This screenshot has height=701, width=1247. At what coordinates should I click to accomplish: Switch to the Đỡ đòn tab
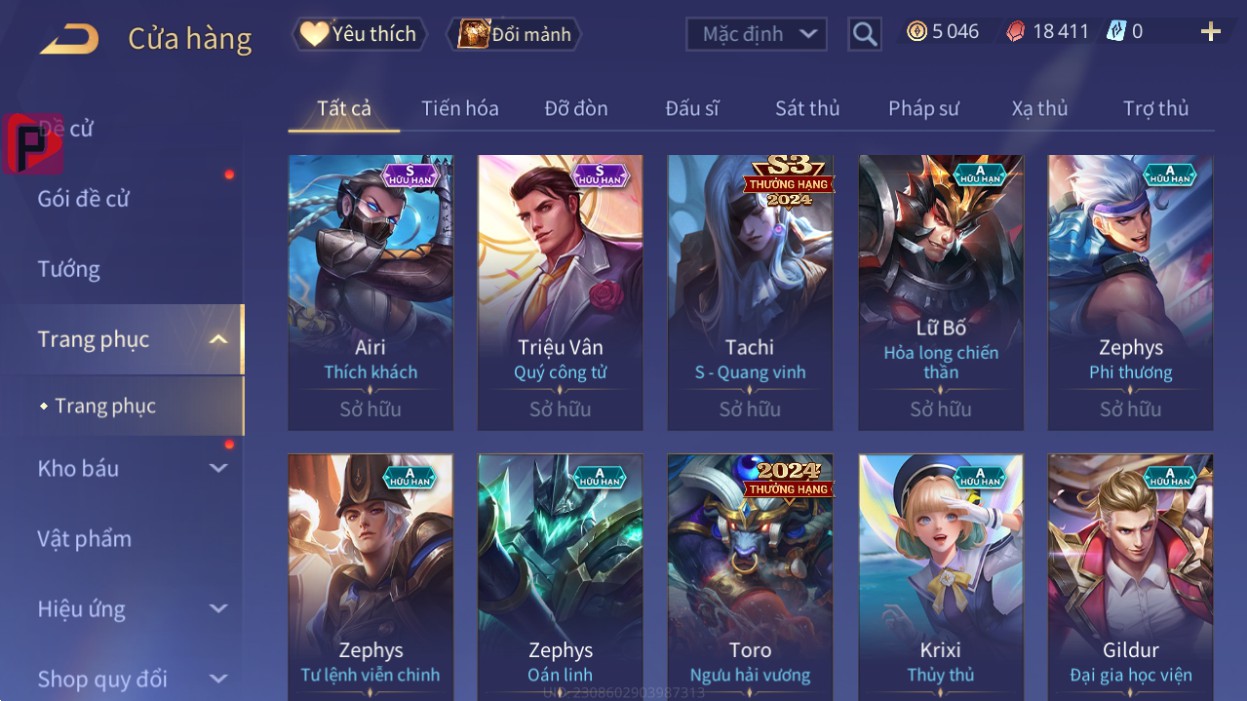(x=576, y=108)
